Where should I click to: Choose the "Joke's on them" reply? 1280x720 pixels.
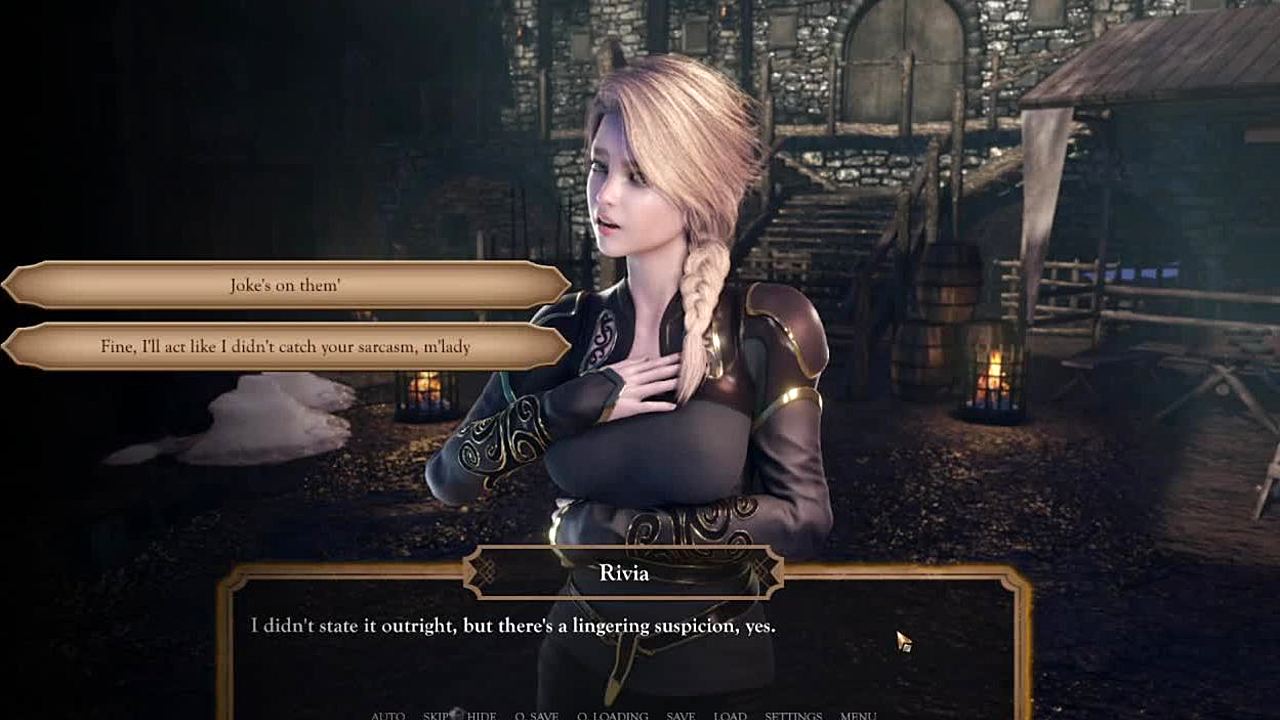tap(286, 285)
